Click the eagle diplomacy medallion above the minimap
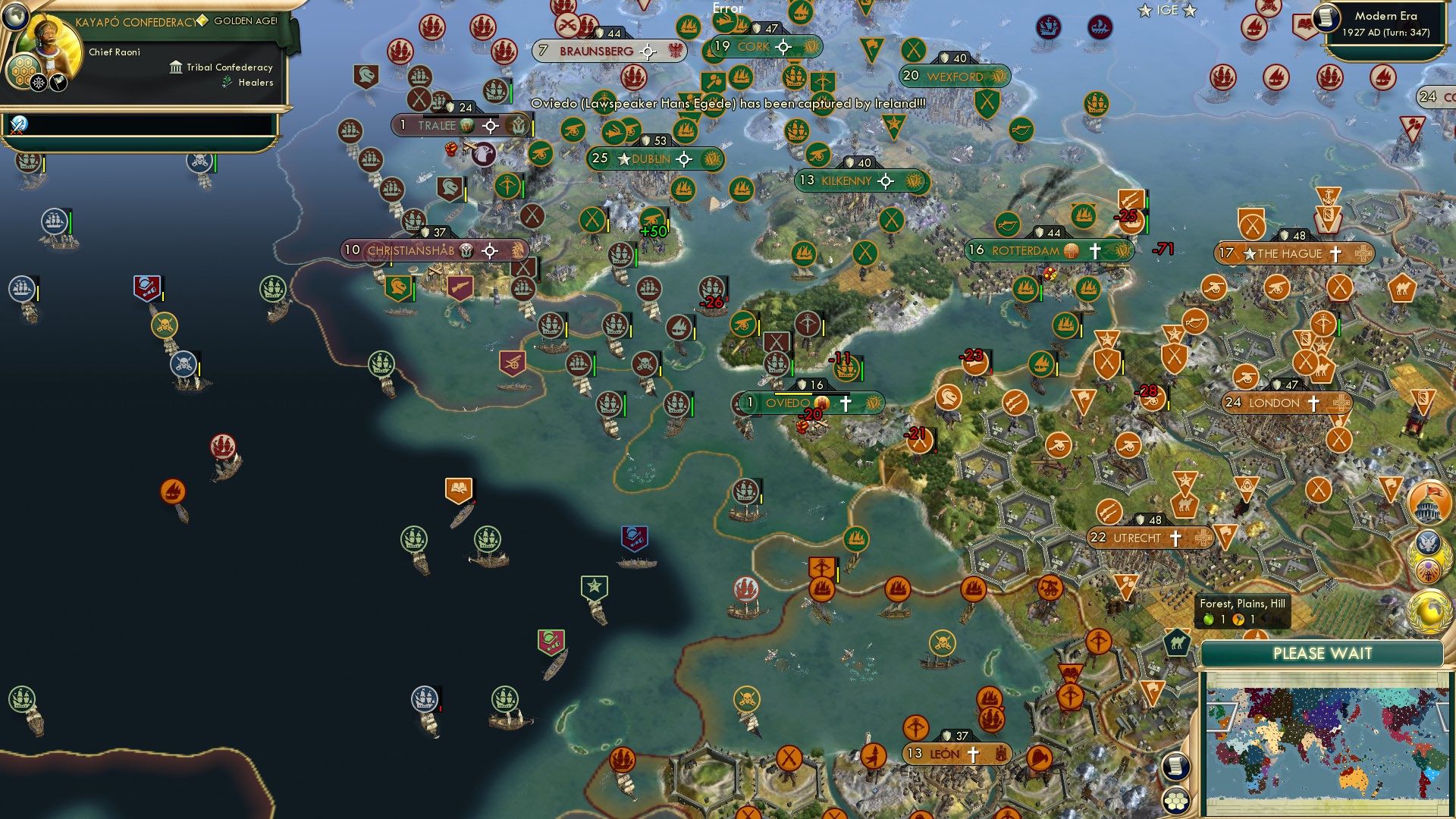Screen dimensions: 1456x819 coord(1429,542)
